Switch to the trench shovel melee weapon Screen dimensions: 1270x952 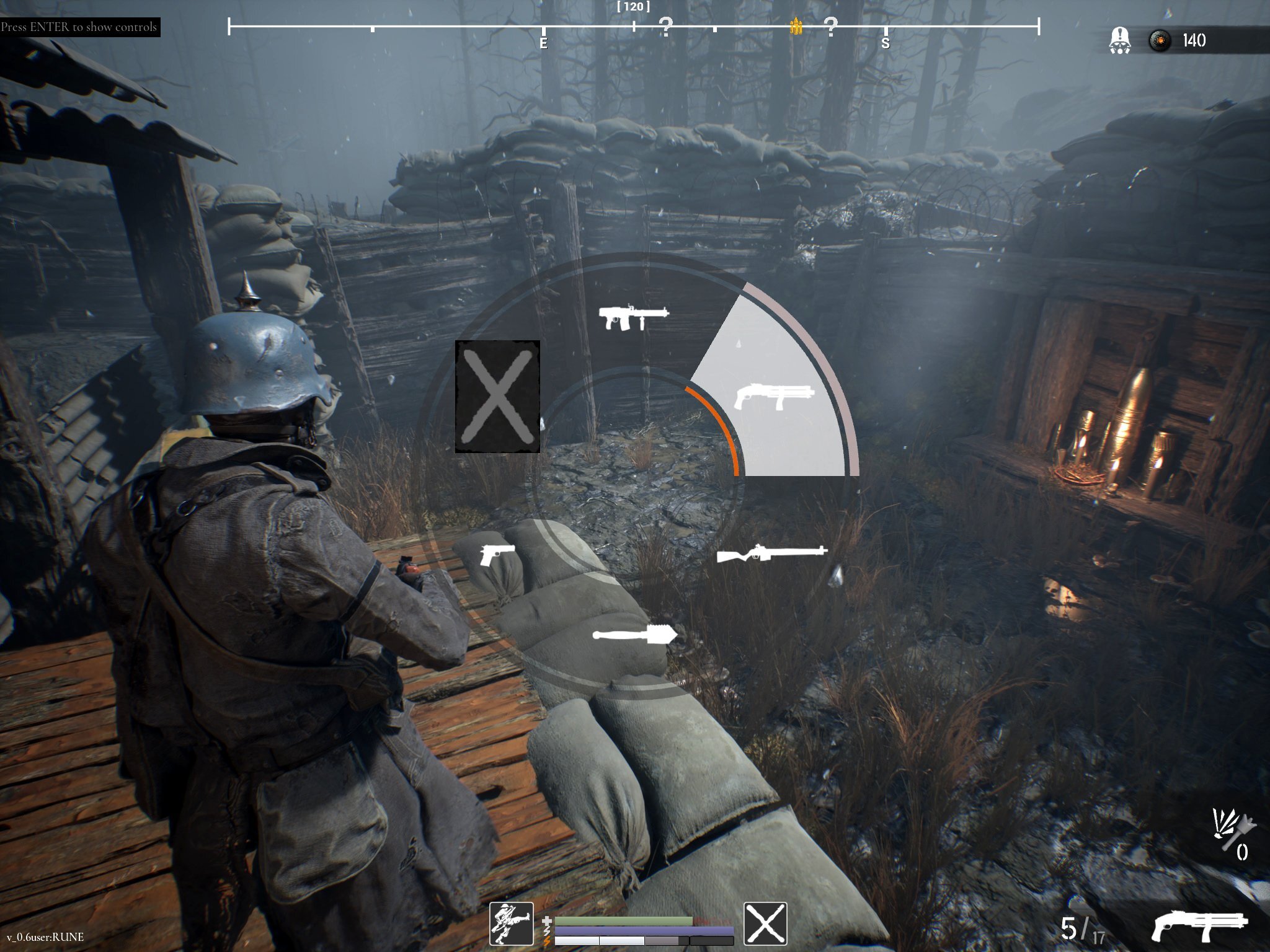coord(634,634)
